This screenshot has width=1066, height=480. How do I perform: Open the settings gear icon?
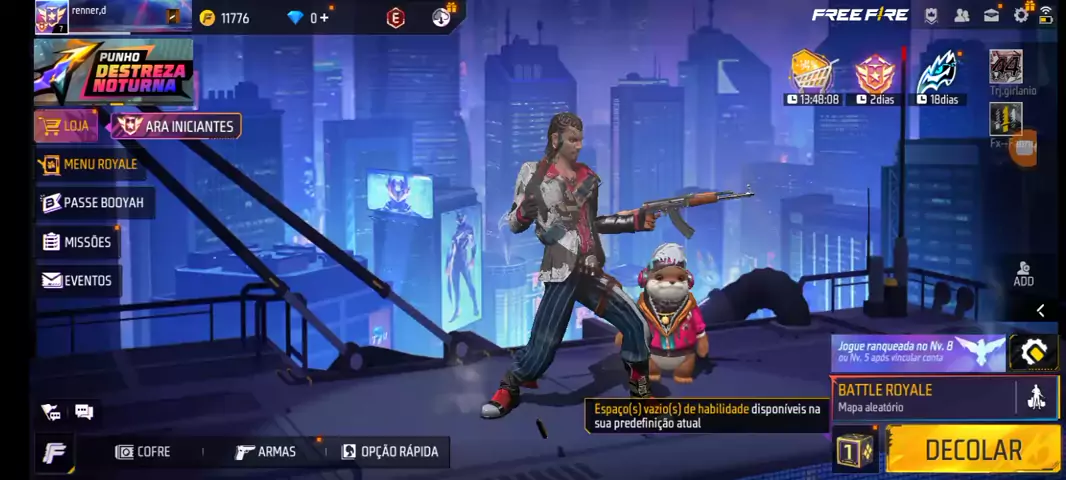coord(1020,15)
